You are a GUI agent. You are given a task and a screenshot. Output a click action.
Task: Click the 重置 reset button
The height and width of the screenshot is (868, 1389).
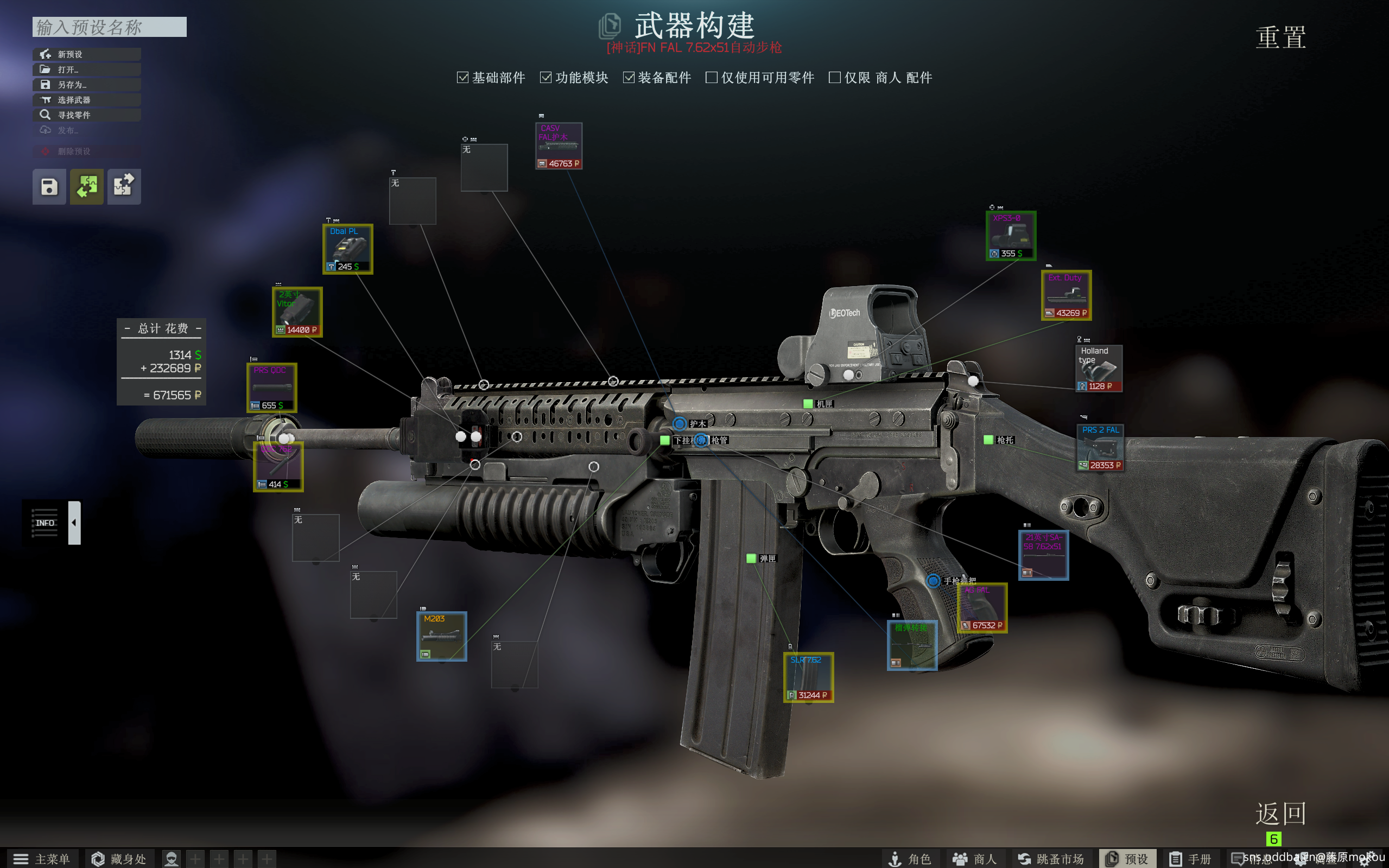1280,38
